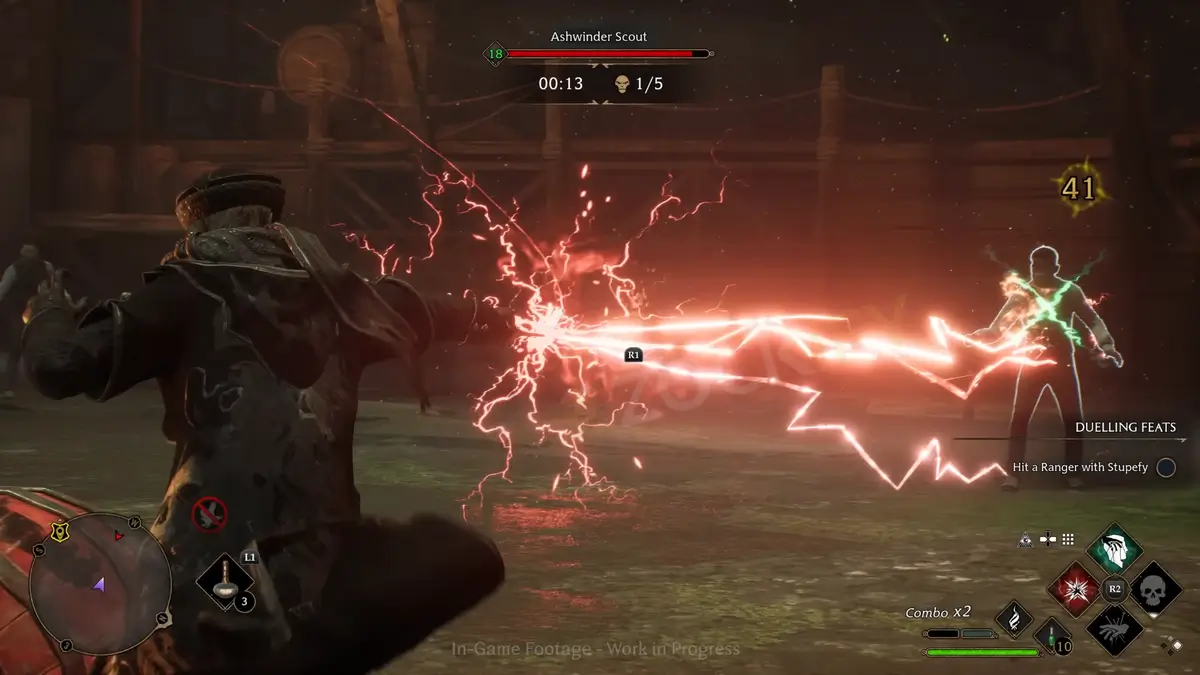
Task: Open the nine-dot grid icon
Action: tap(1068, 539)
